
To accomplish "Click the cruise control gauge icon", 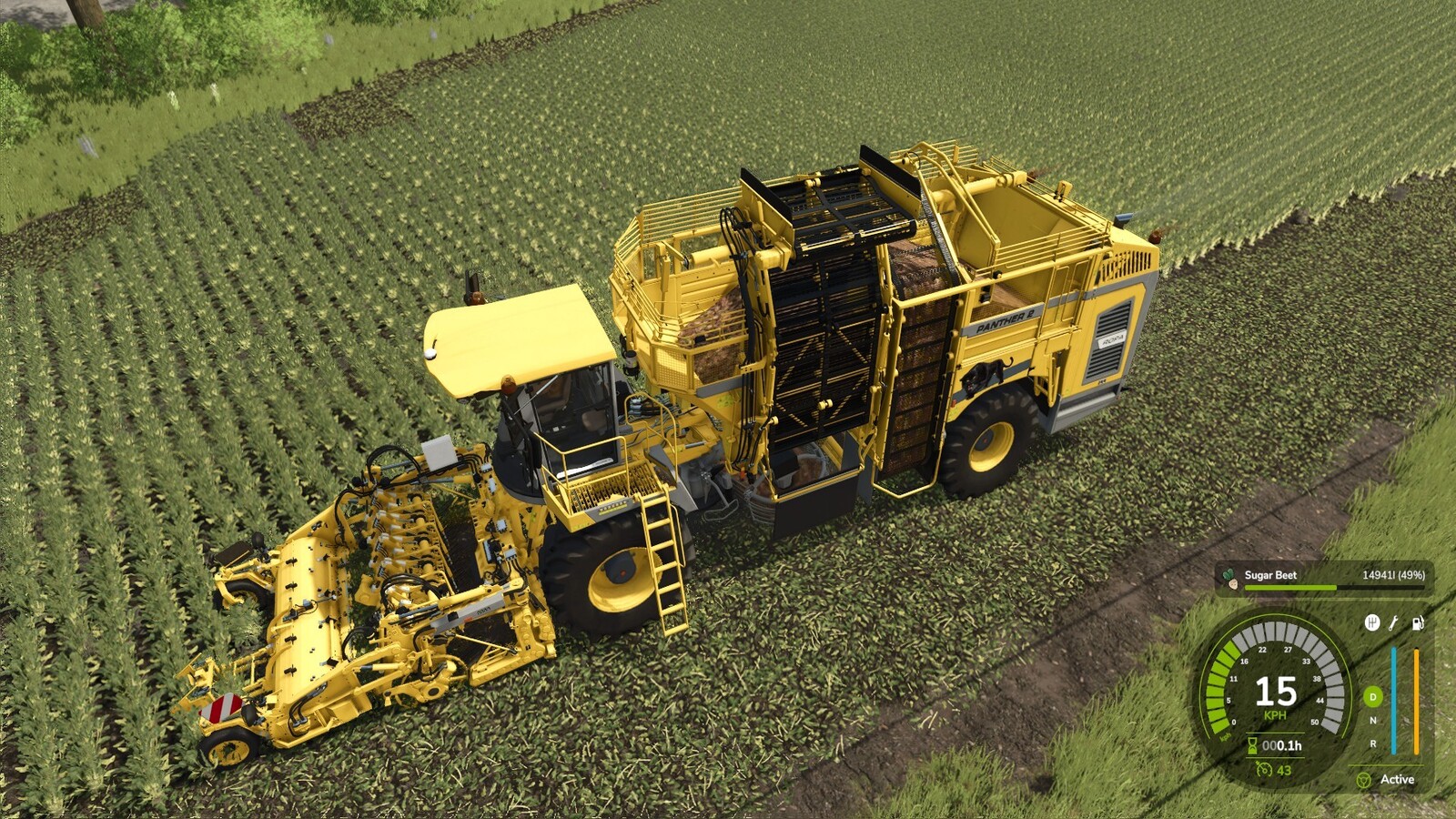I will pos(1265,770).
